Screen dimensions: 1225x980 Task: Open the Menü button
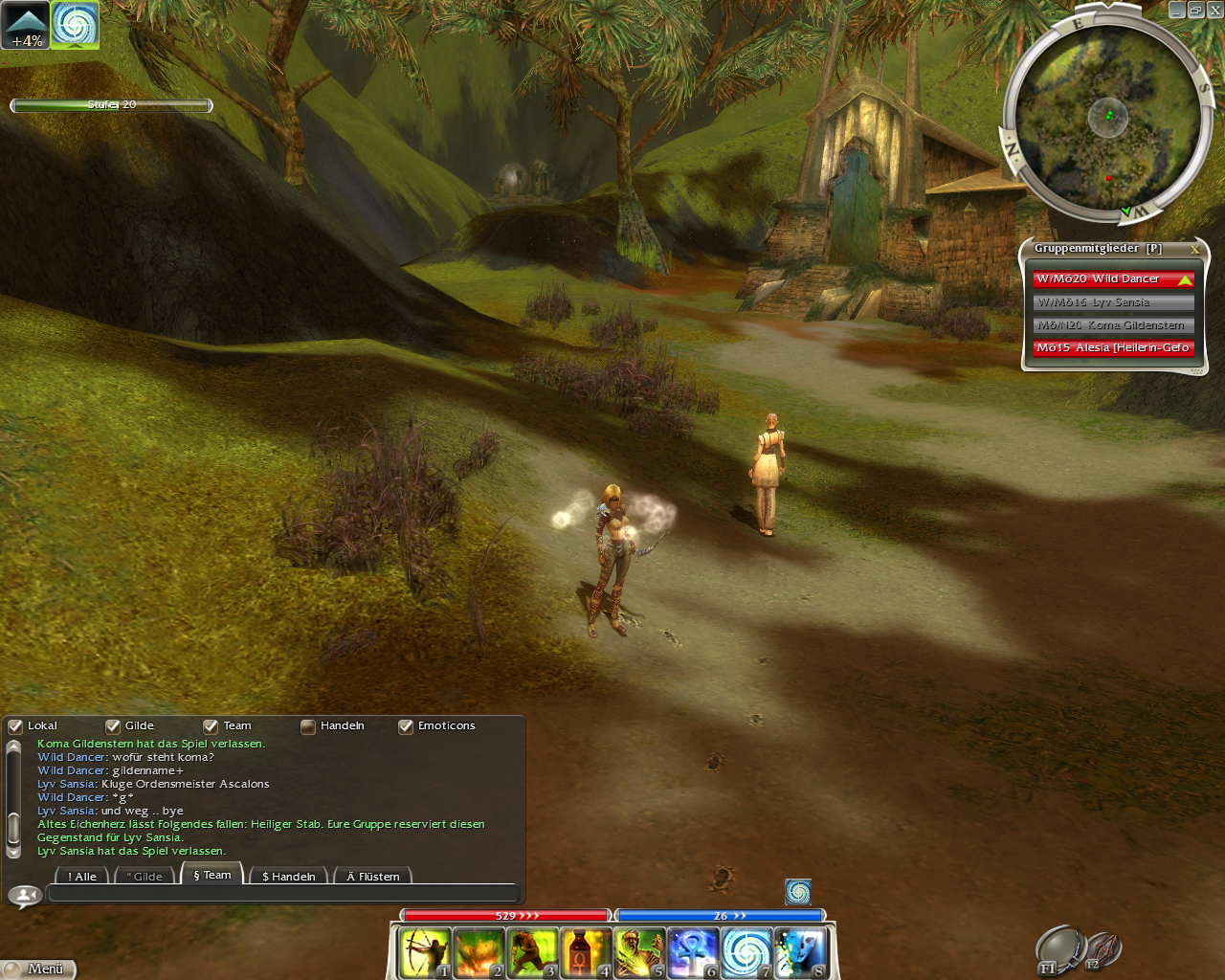coord(38,969)
